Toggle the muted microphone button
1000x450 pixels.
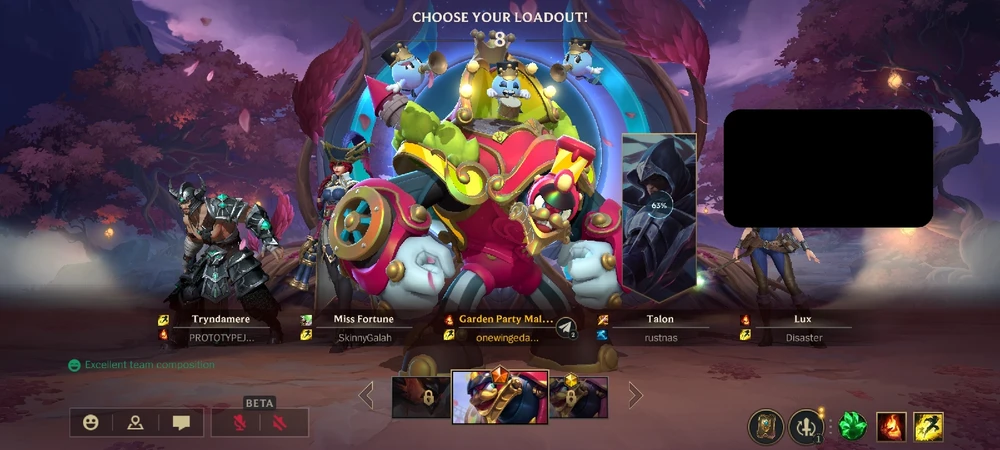click(x=239, y=423)
